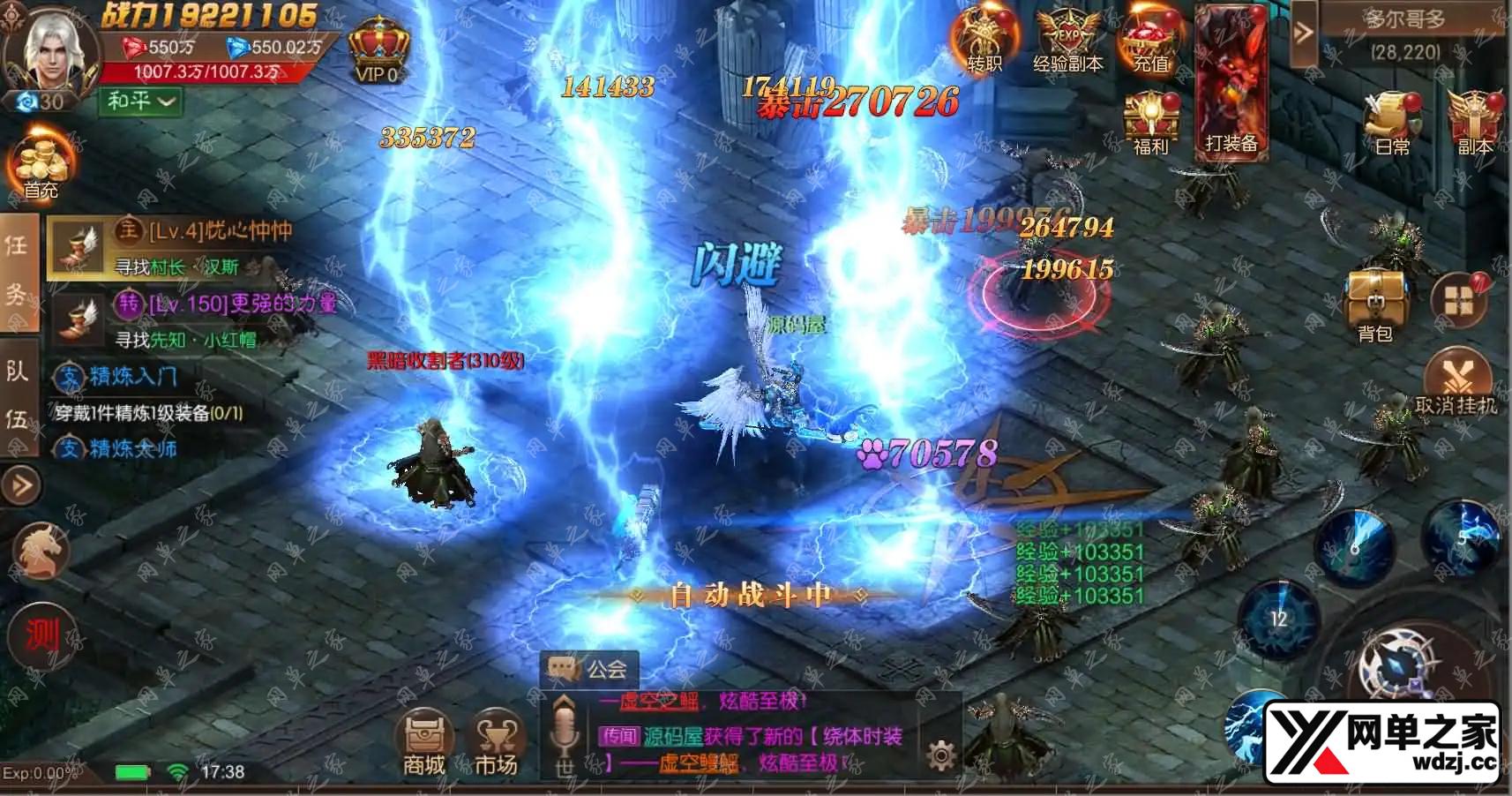Enter the 经验副本 experience dungeon
Screen dimensions: 1512x796
click(1067, 40)
